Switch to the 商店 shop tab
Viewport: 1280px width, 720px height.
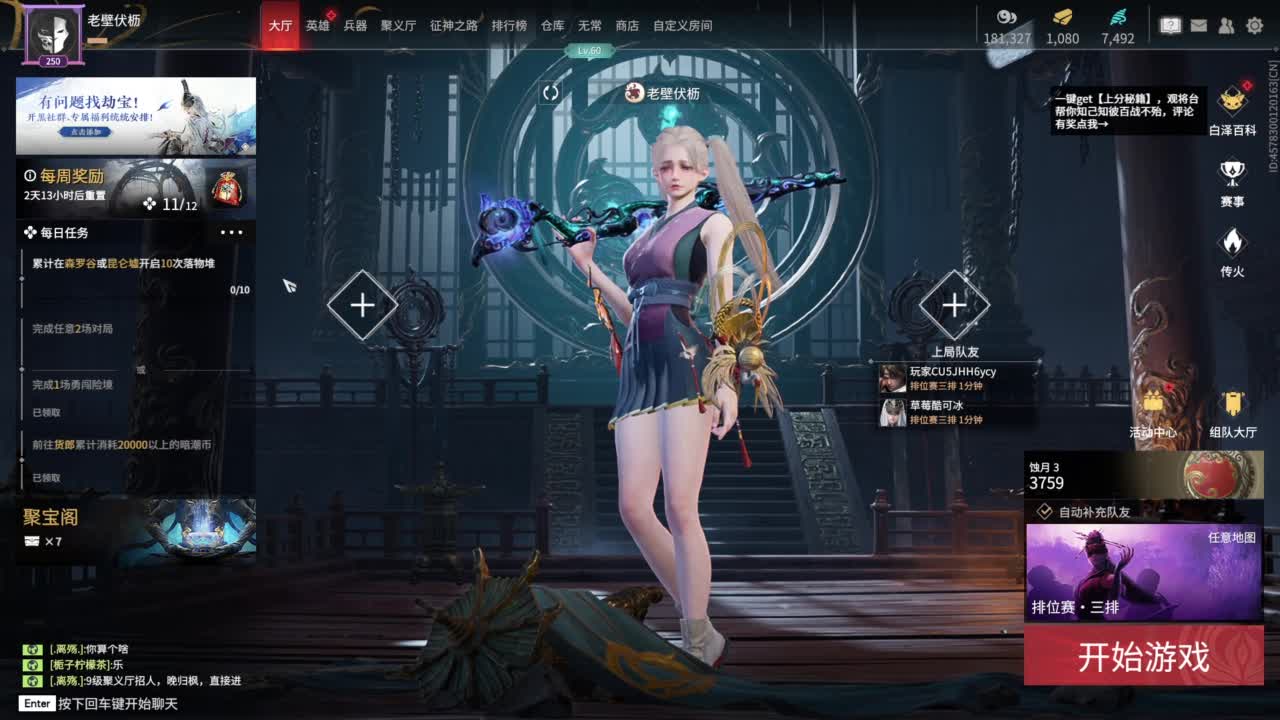(x=627, y=26)
